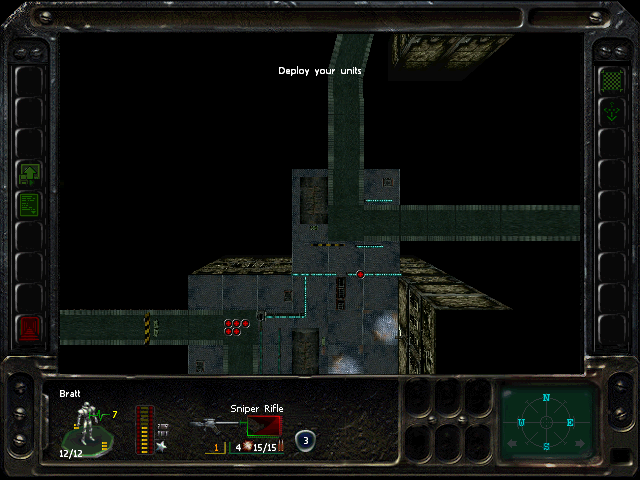Open the green document panel icon
The image size is (640, 480).
tap(29, 205)
